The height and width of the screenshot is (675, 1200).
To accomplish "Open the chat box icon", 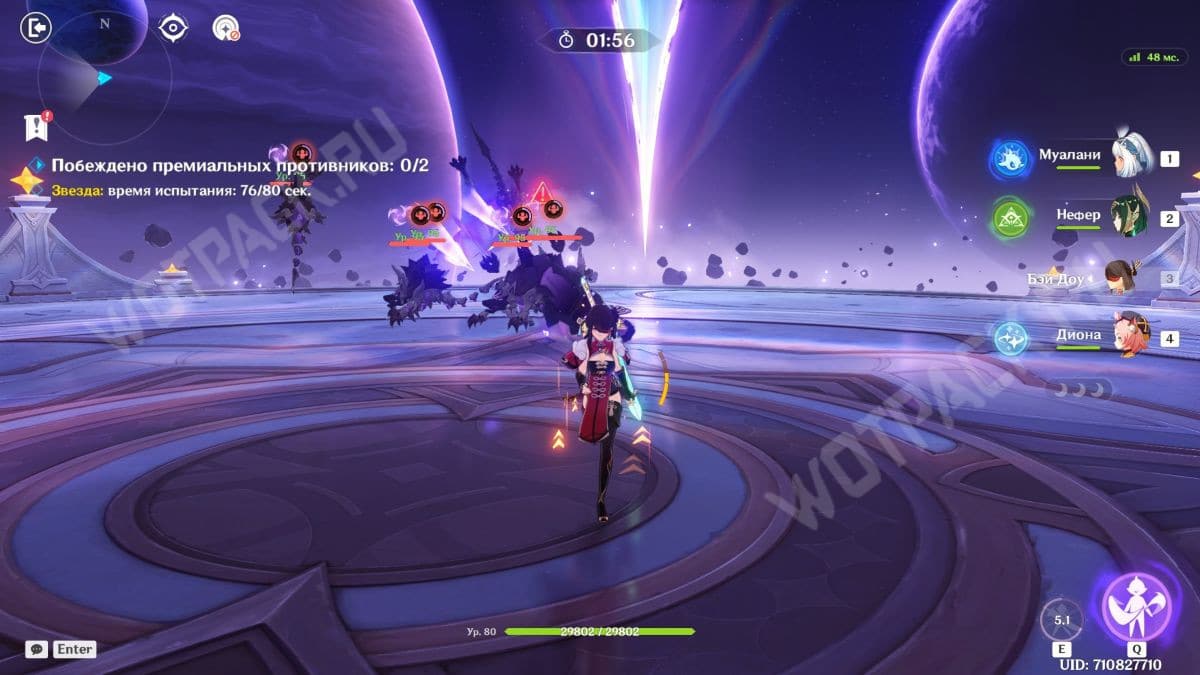I will [36, 649].
